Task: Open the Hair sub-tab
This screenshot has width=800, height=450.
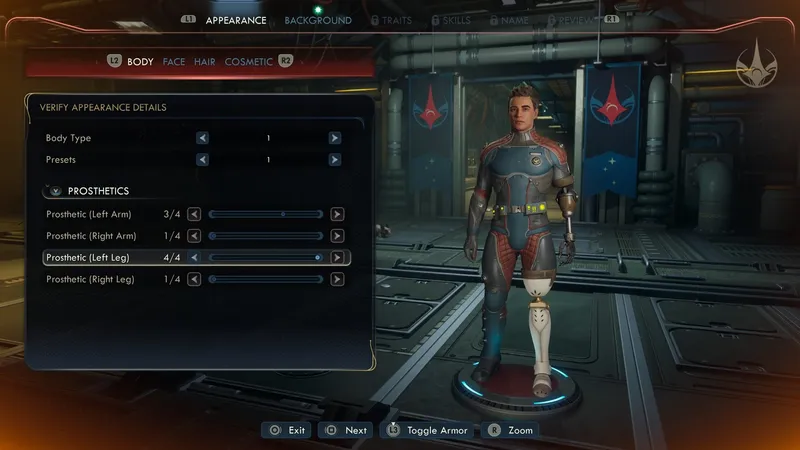Action: (204, 62)
